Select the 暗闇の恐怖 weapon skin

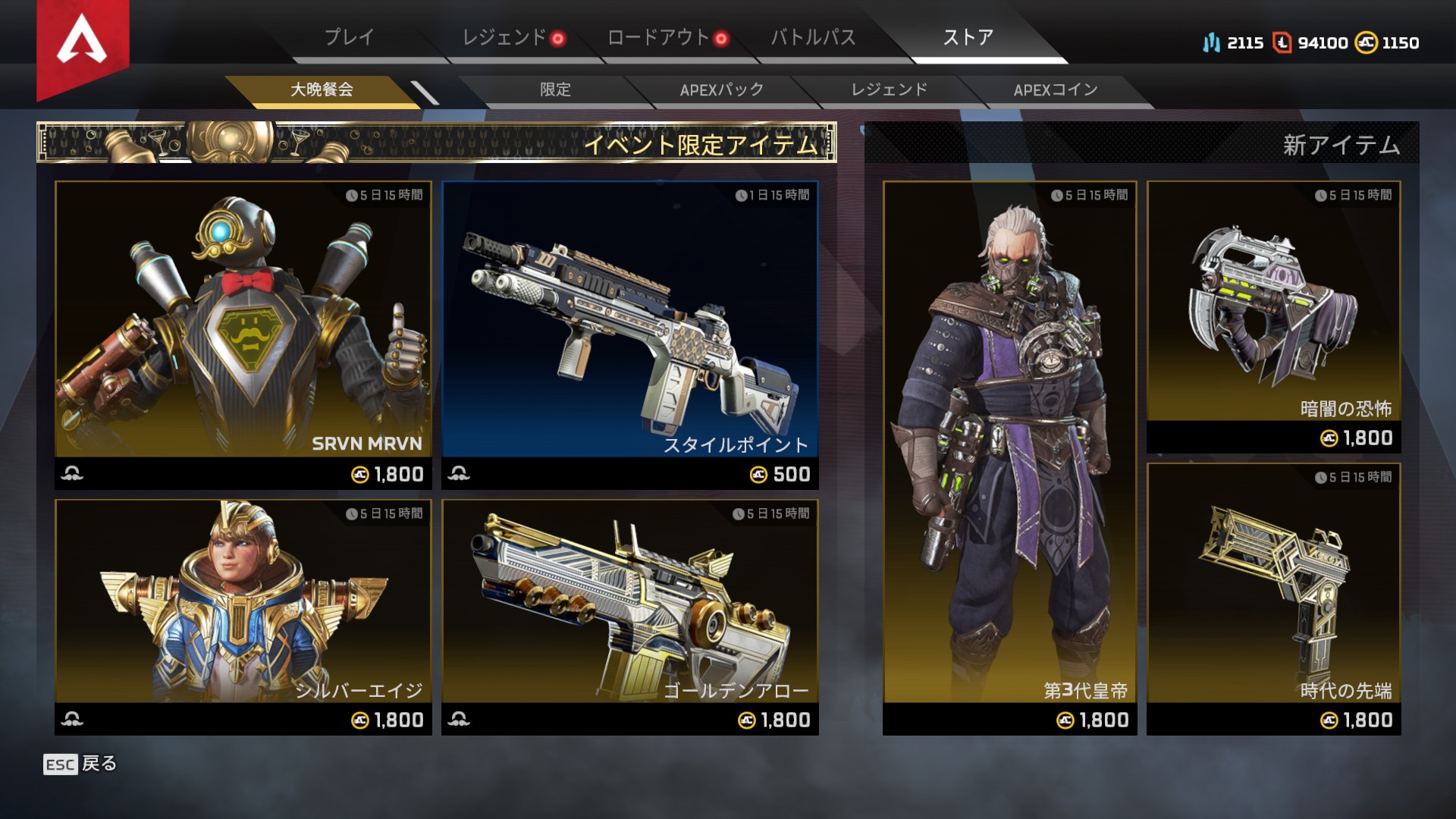pyautogui.click(x=1273, y=316)
